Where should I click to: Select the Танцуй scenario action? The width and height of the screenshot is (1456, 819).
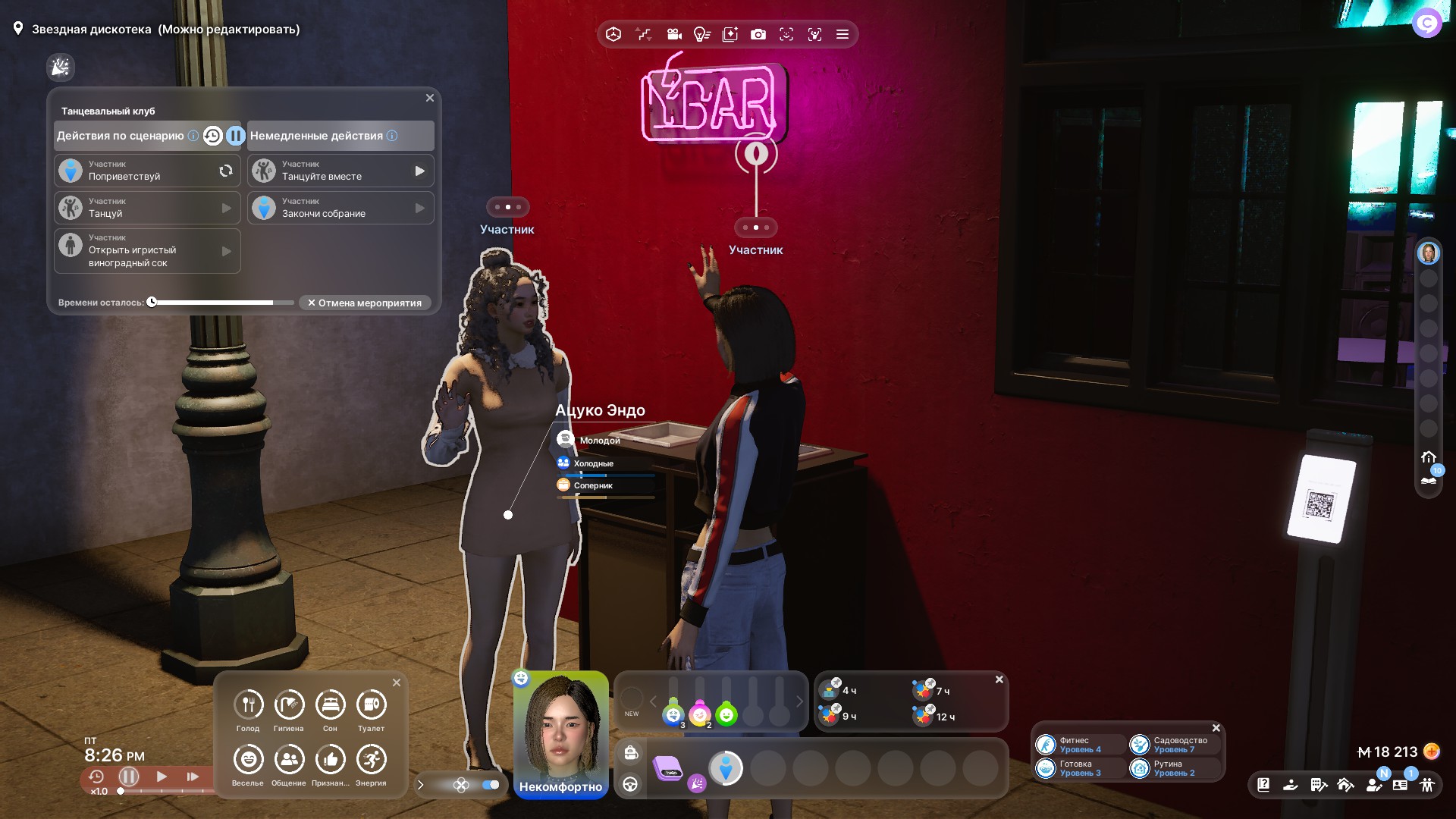pos(147,208)
